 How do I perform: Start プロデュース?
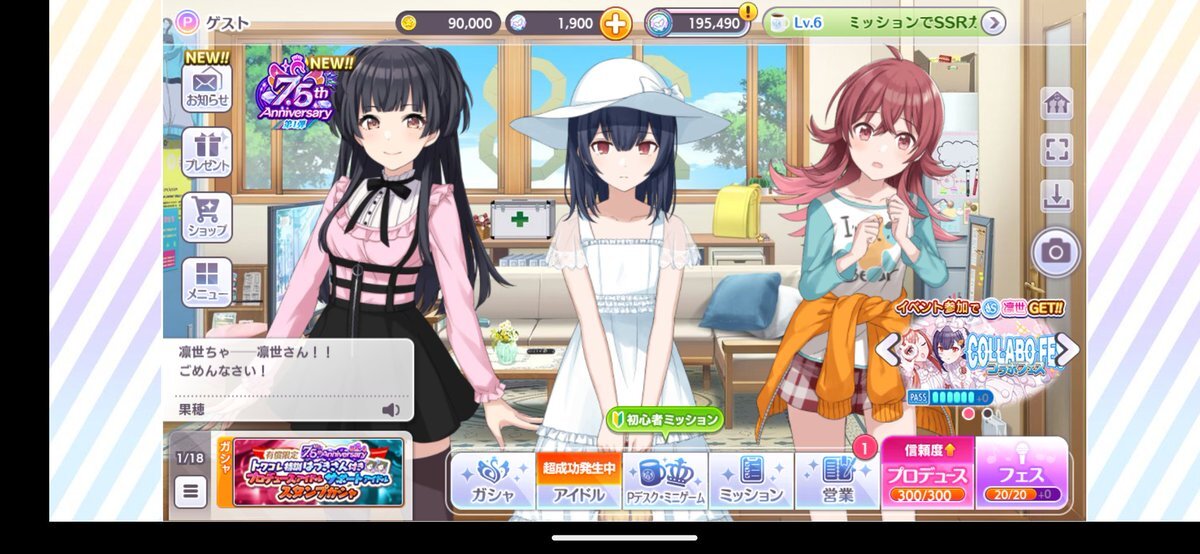pos(926,473)
